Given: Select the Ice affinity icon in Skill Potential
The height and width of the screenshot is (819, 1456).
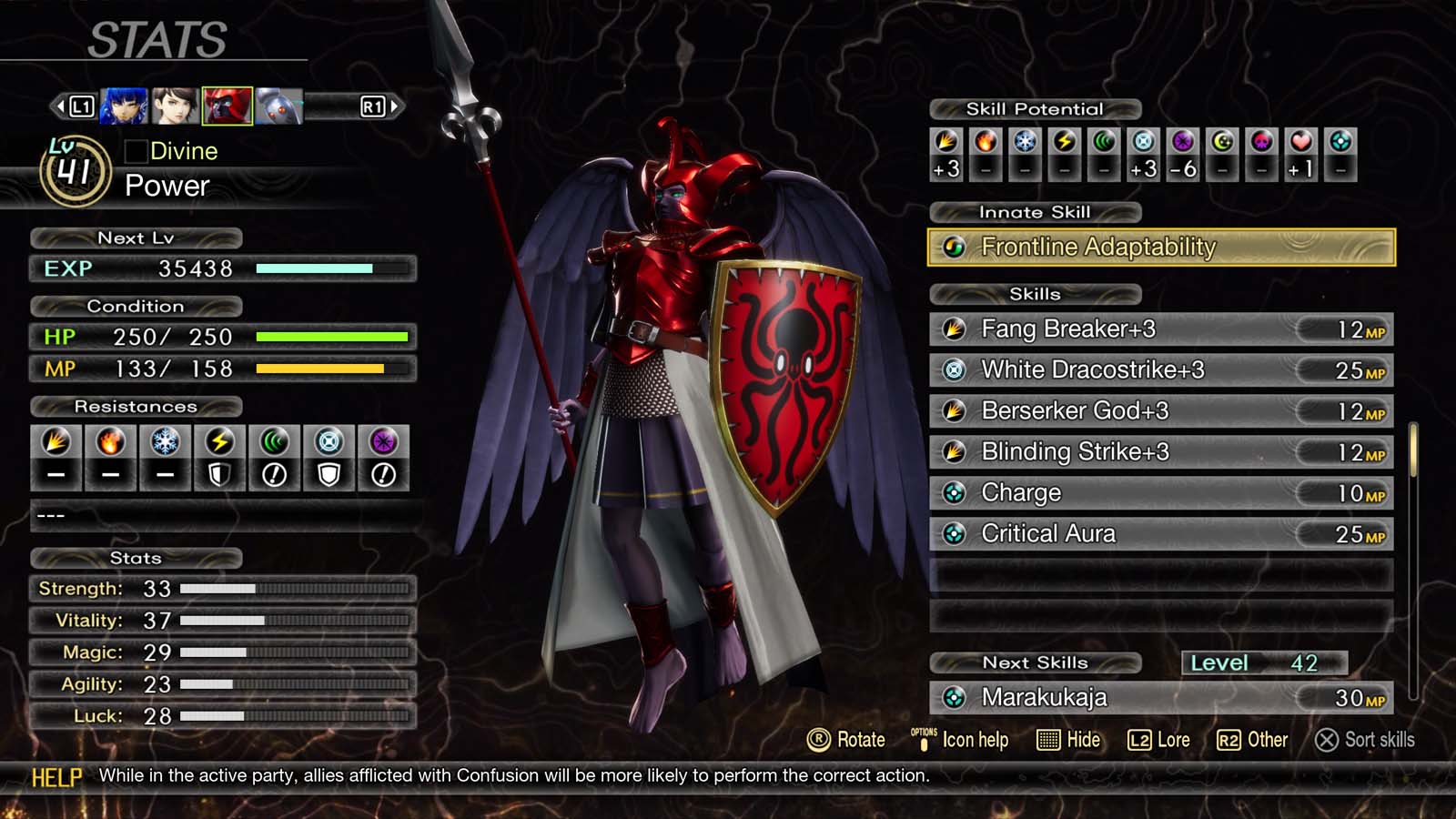Looking at the screenshot, I should pos(1025,143).
